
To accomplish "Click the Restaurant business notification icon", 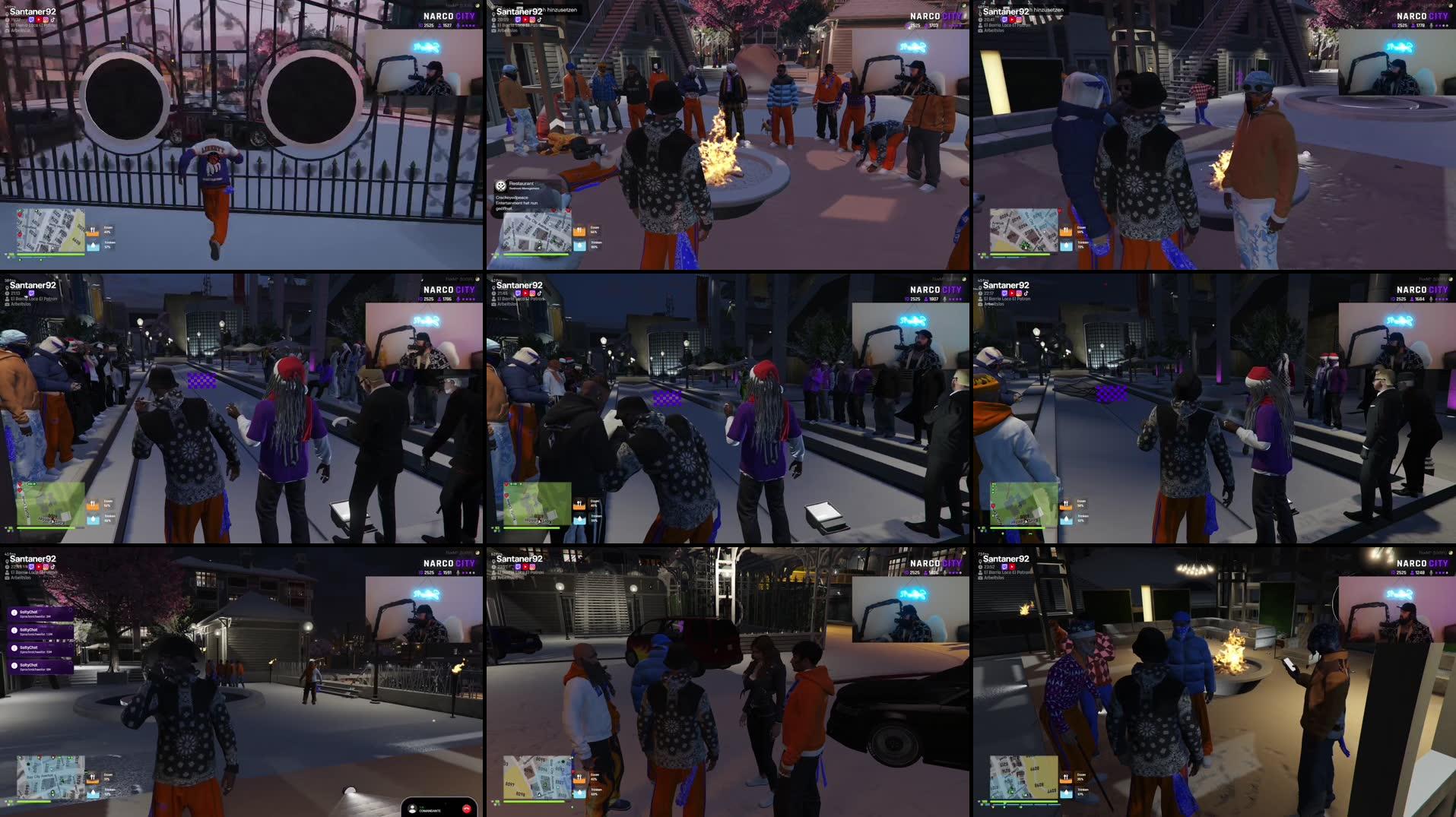I will point(501,186).
